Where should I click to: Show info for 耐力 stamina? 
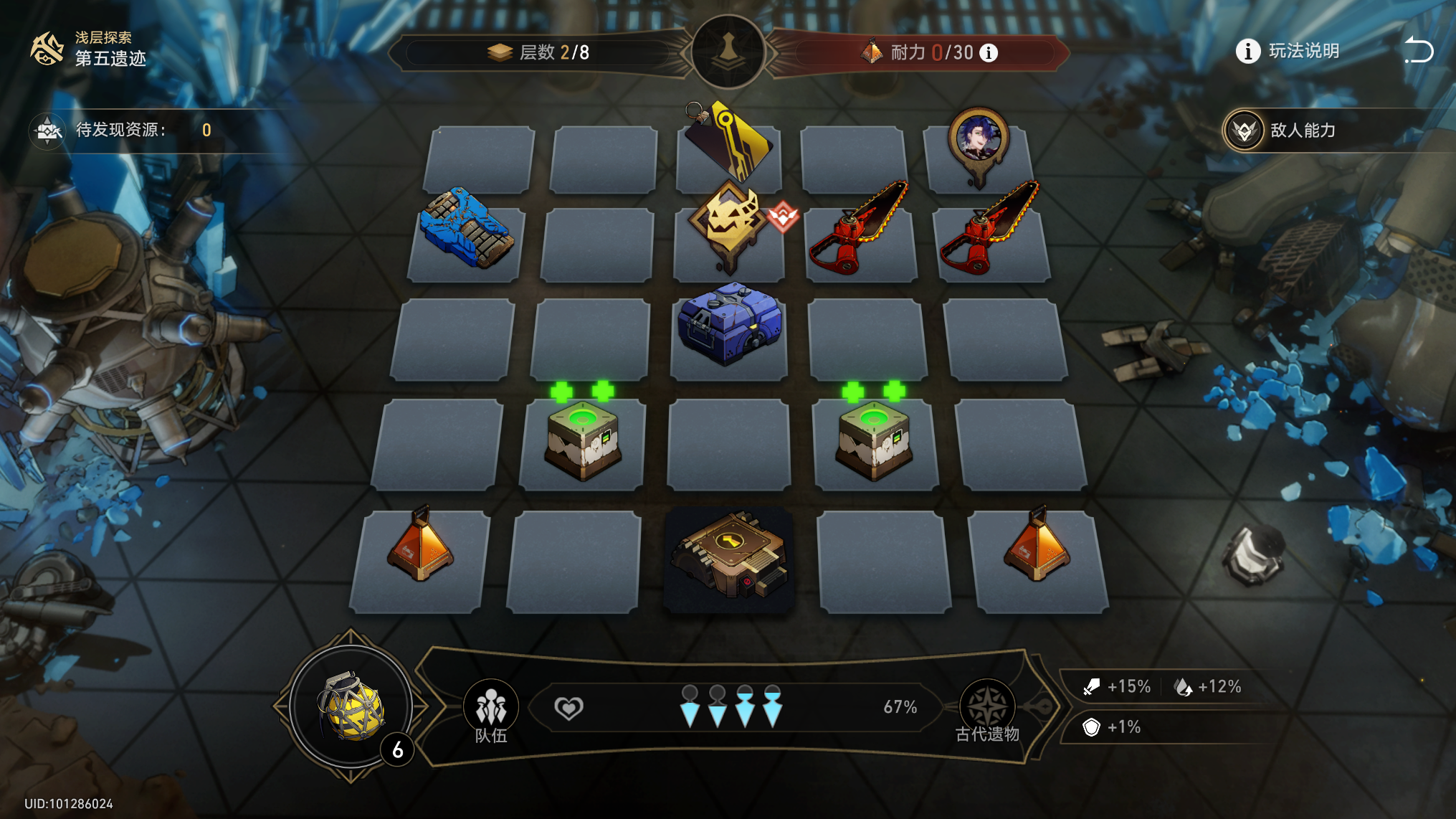click(x=989, y=52)
